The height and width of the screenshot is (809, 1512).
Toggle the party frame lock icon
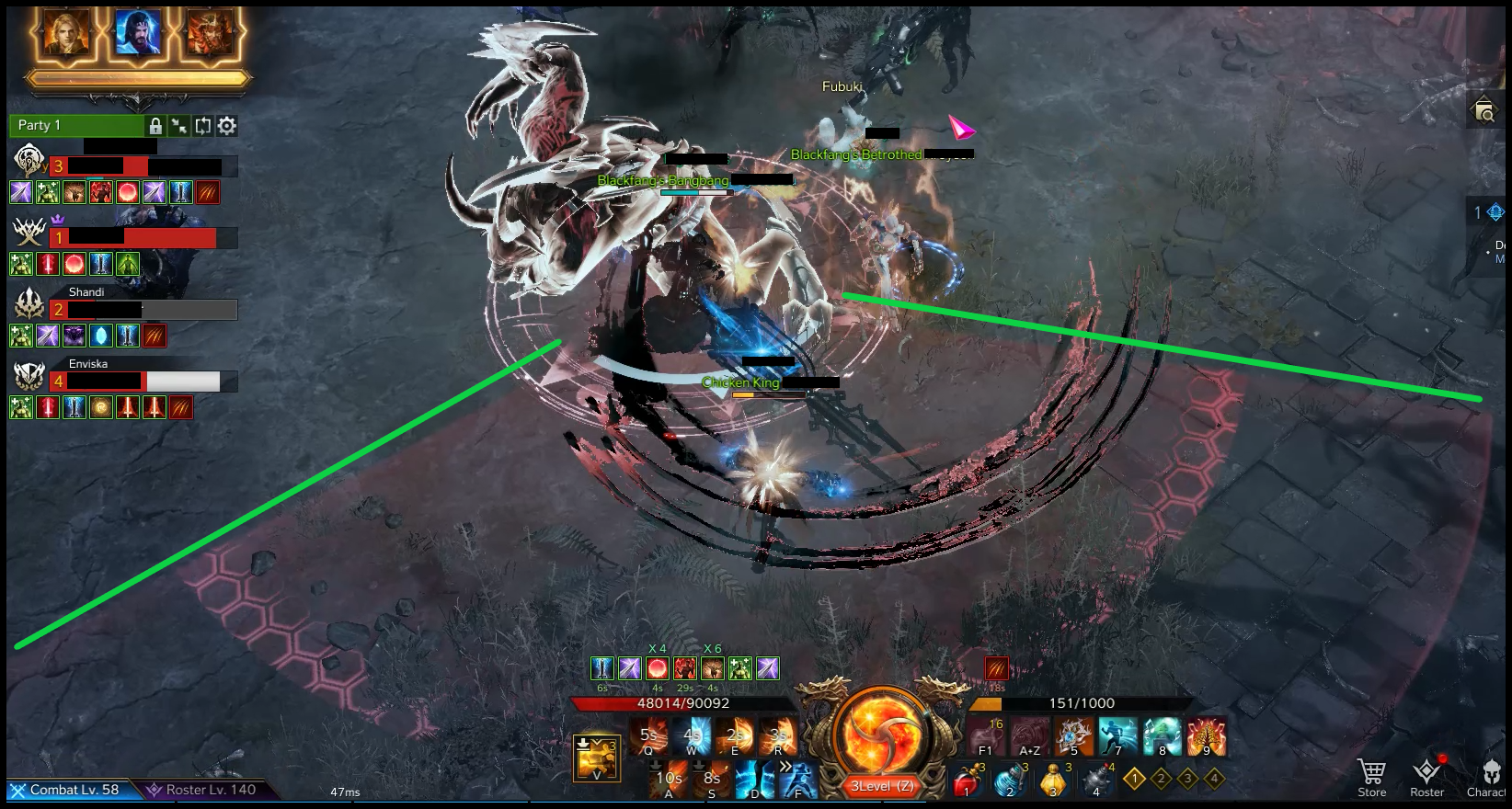click(155, 125)
